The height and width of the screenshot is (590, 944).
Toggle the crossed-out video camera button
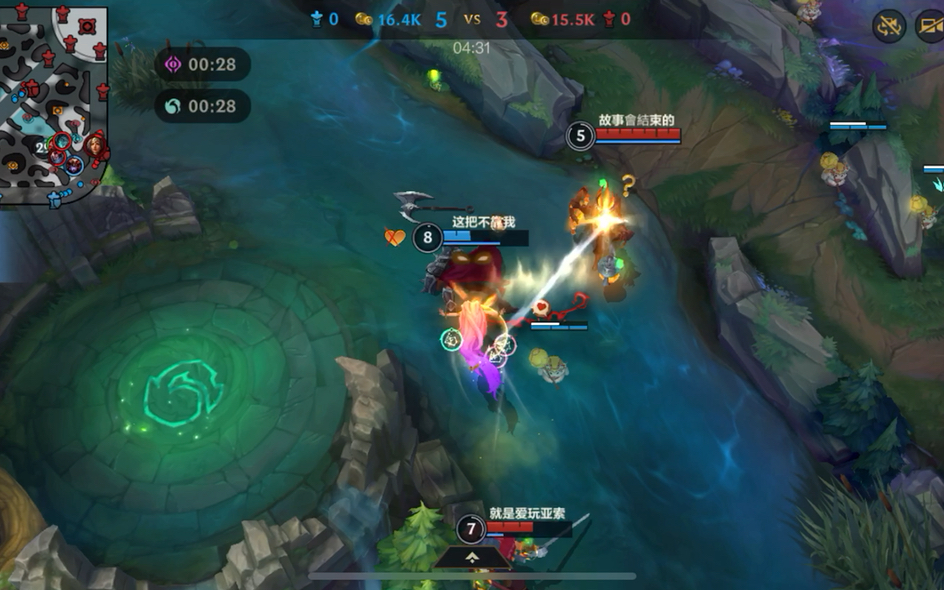coord(930,26)
